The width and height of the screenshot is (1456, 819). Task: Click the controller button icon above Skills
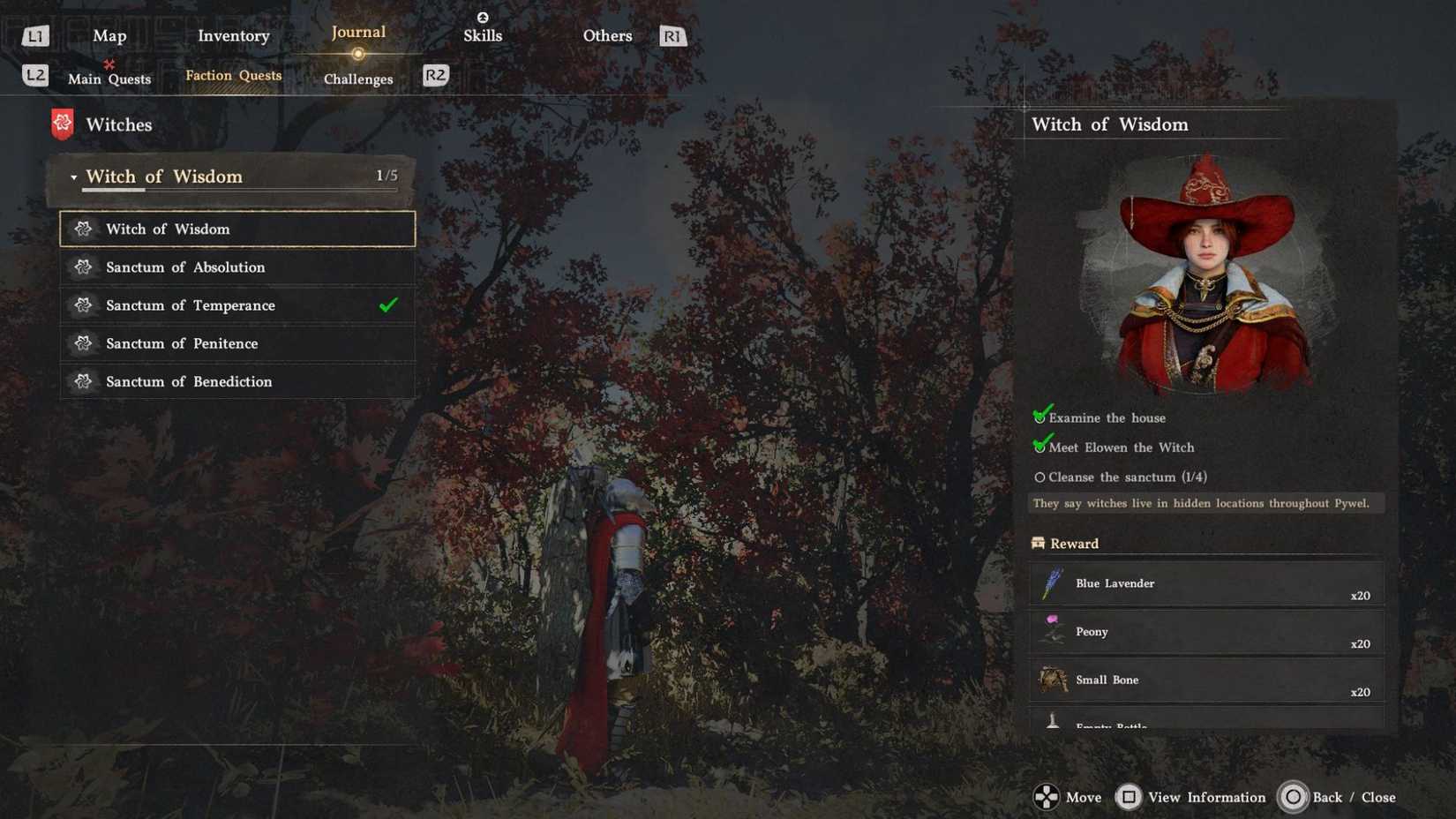coord(483,16)
